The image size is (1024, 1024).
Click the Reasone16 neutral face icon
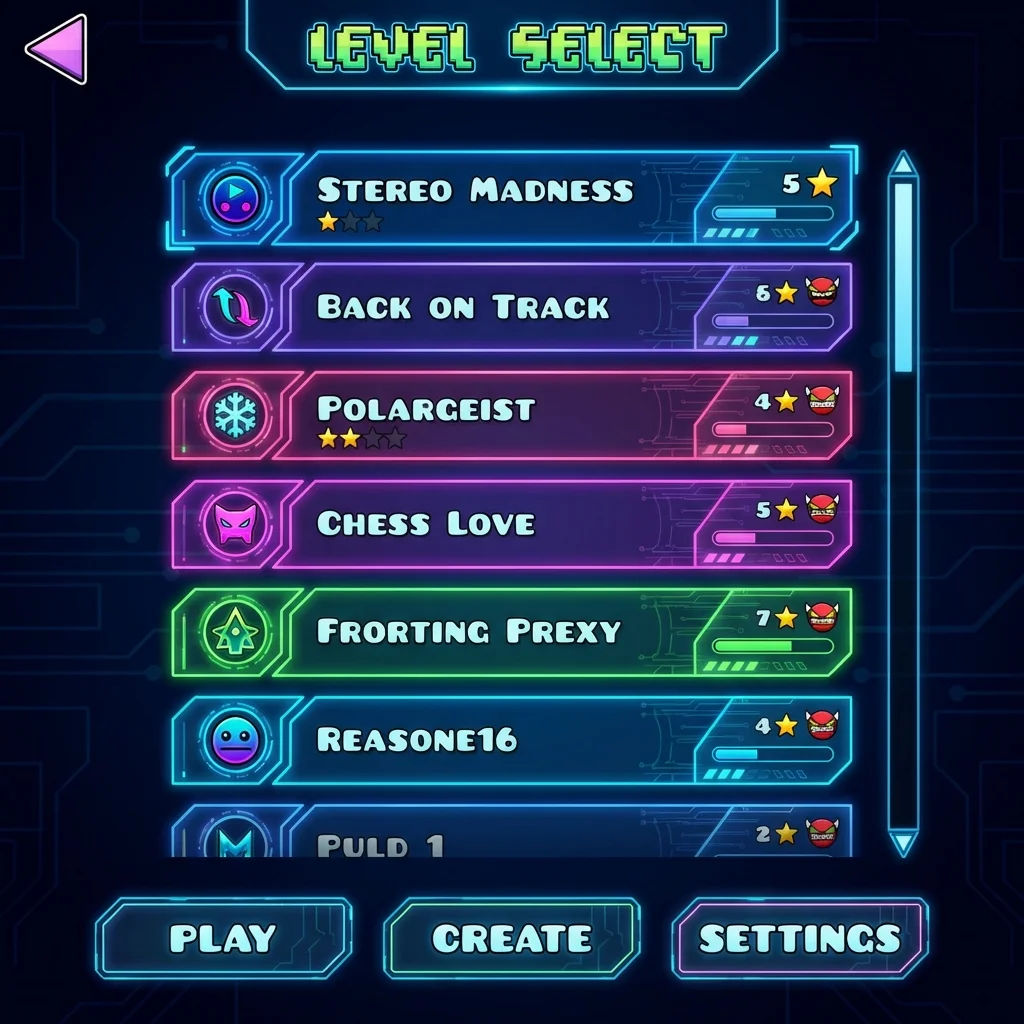[235, 741]
